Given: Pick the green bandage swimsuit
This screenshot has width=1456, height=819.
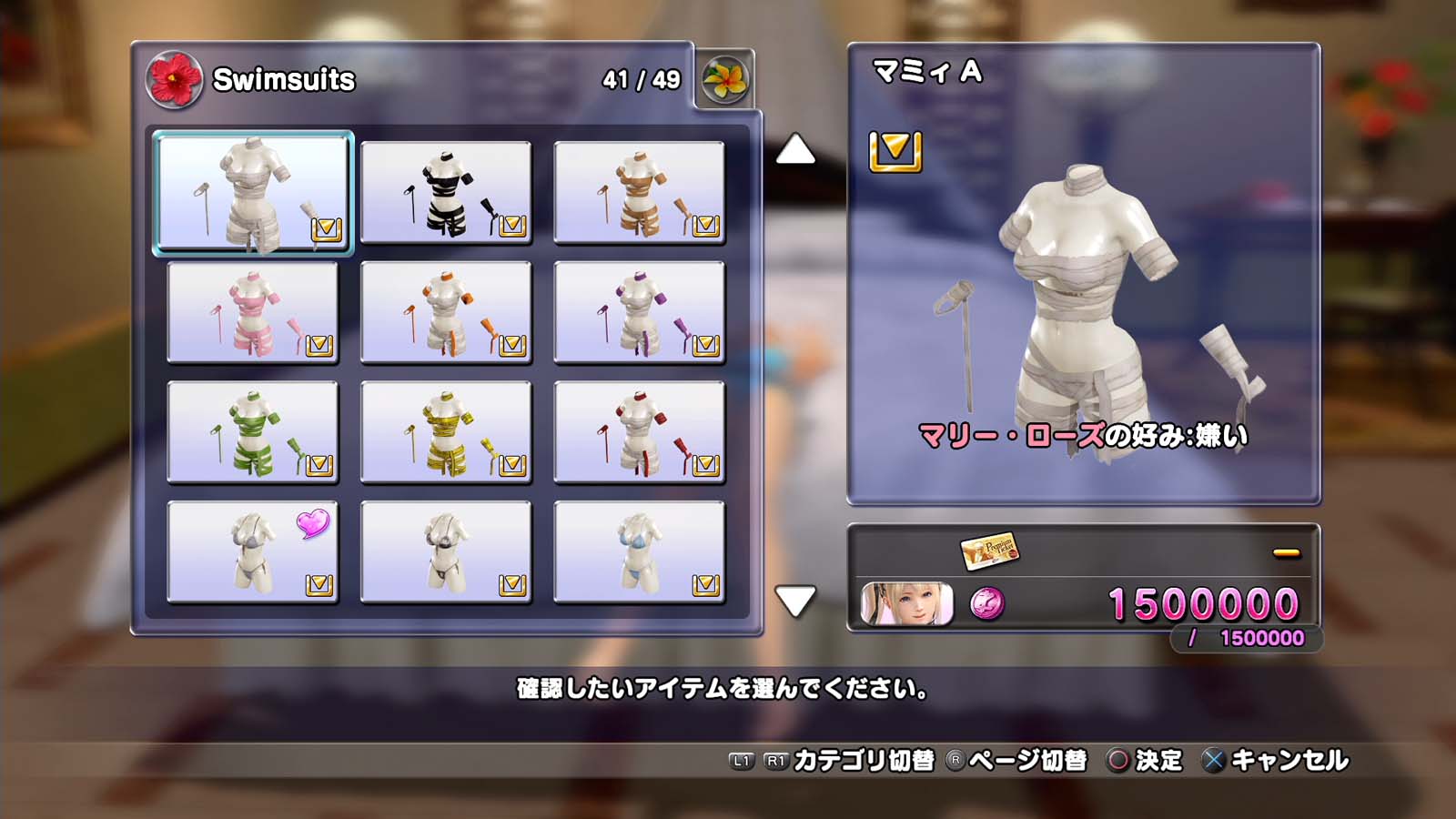Looking at the screenshot, I should coord(252,432).
